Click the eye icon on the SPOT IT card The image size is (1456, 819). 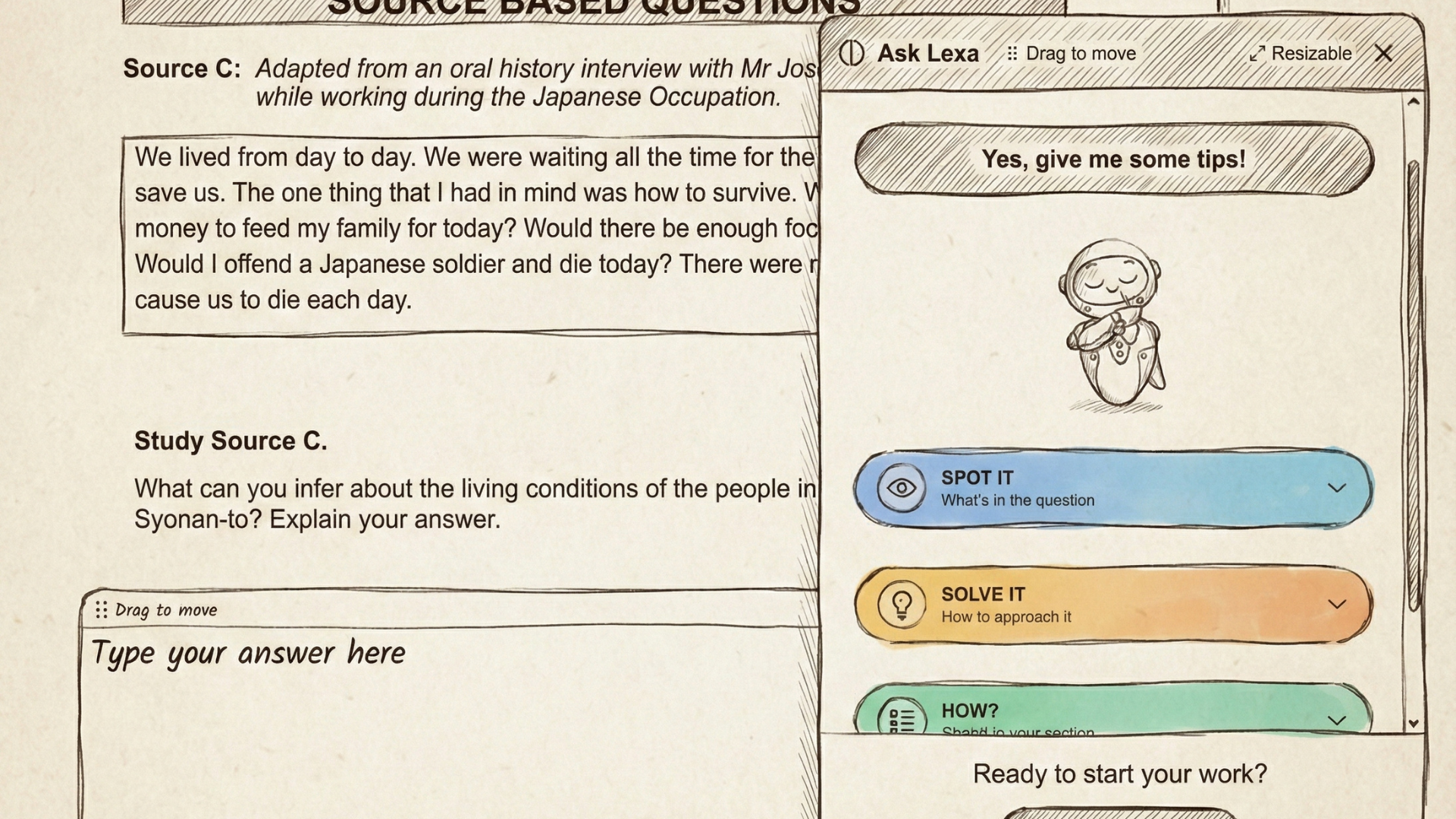[902, 489]
